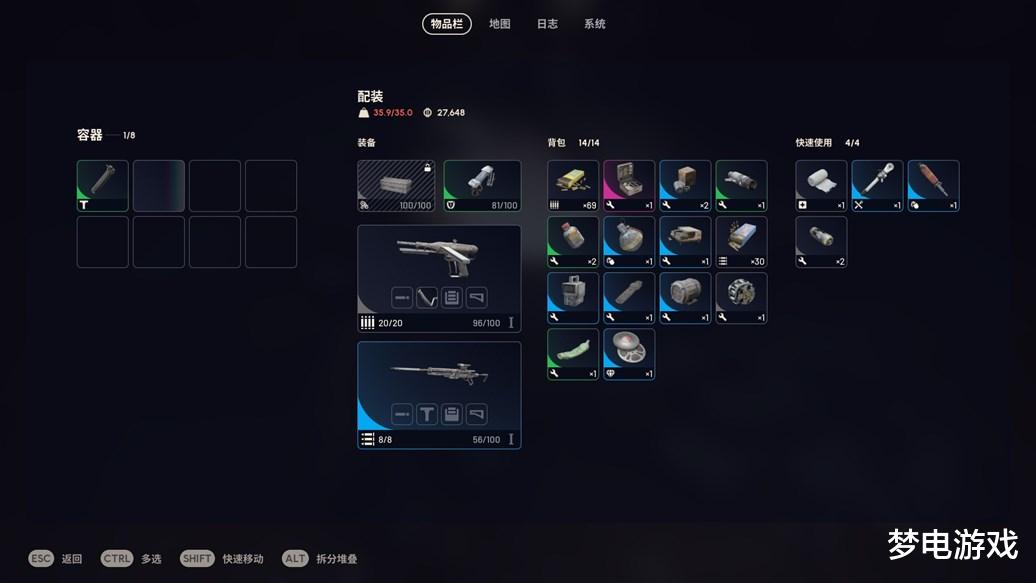
Task: Select the wooden barrel item slot
Action: [x=685, y=298]
